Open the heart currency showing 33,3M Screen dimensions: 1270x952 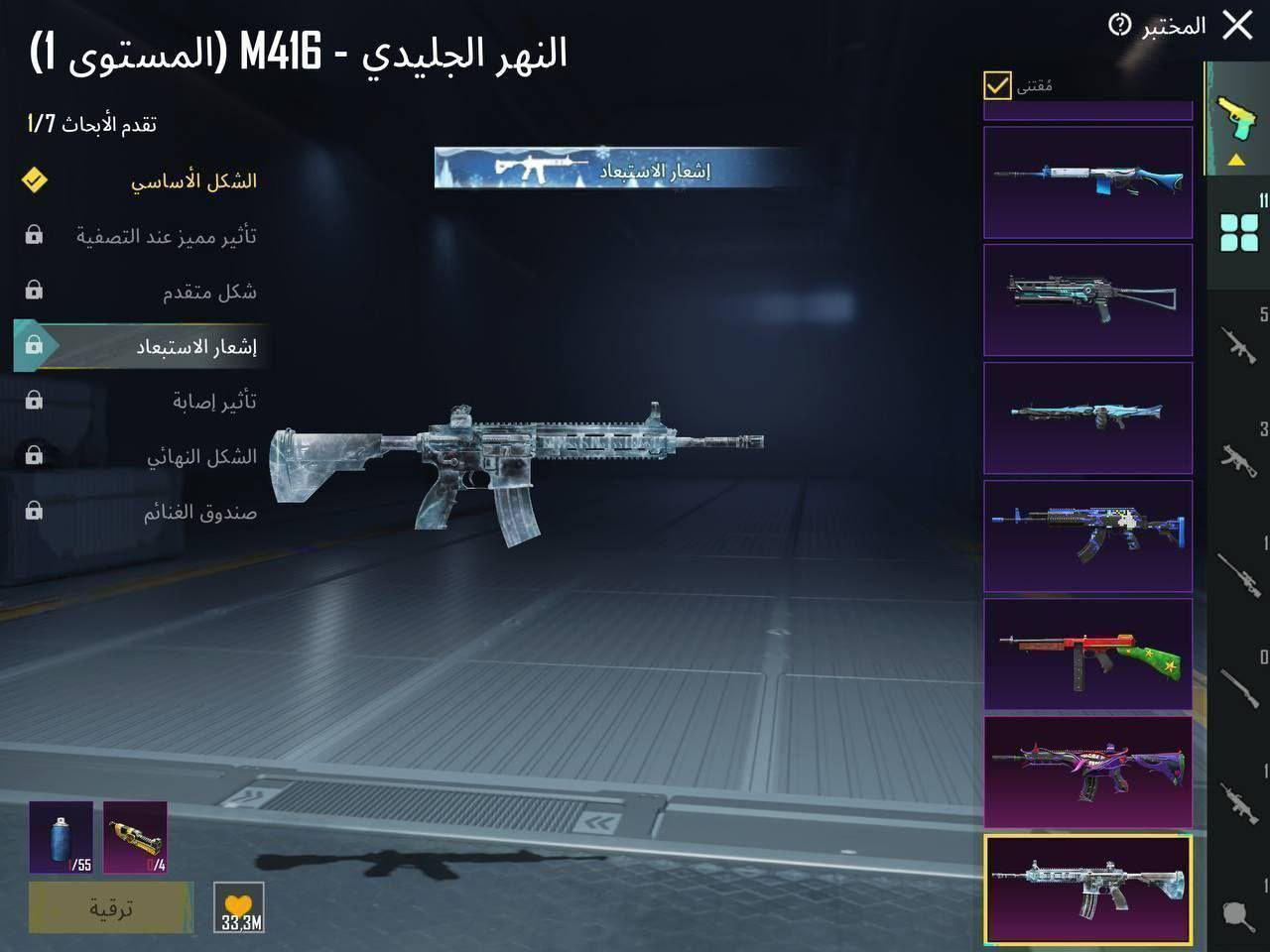tap(238, 908)
